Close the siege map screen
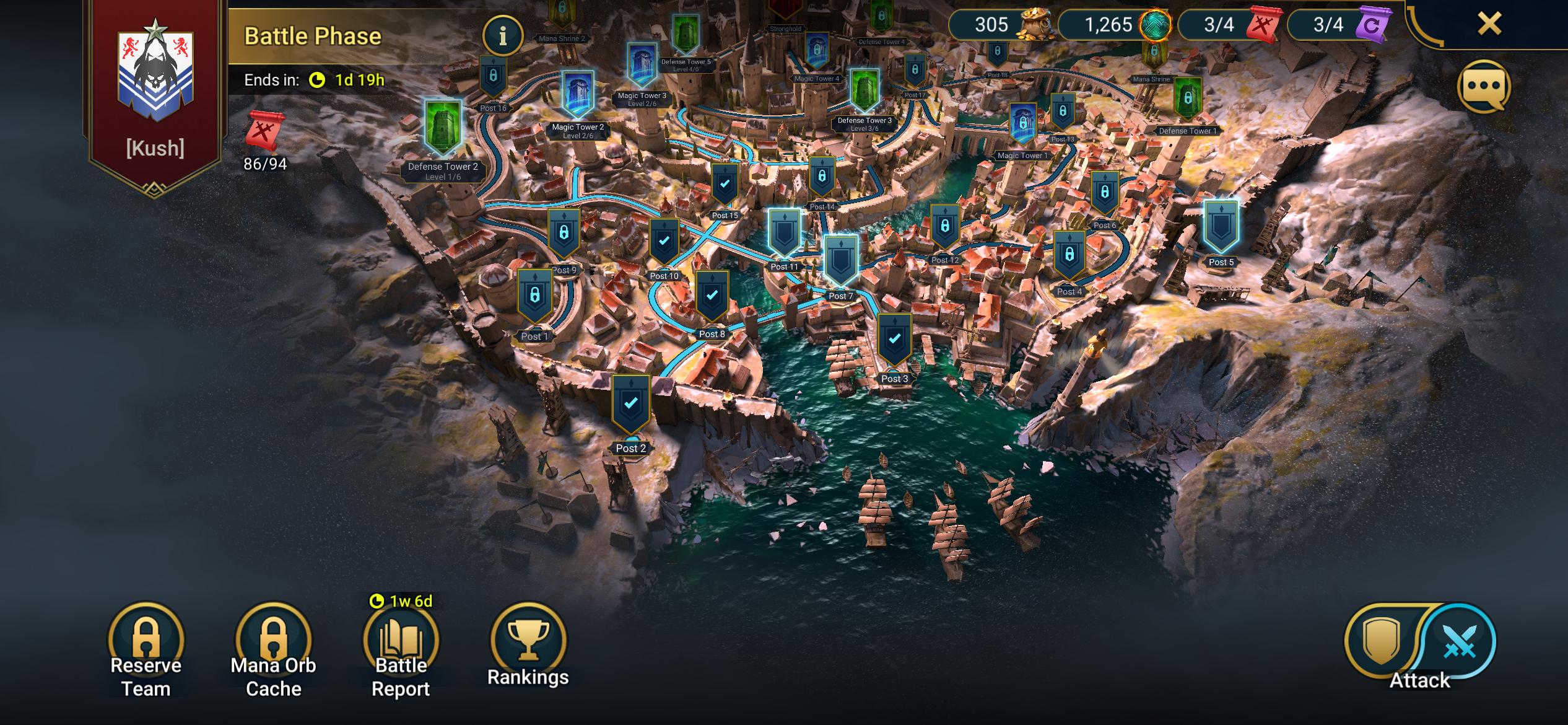The height and width of the screenshot is (725, 1568). click(1489, 24)
